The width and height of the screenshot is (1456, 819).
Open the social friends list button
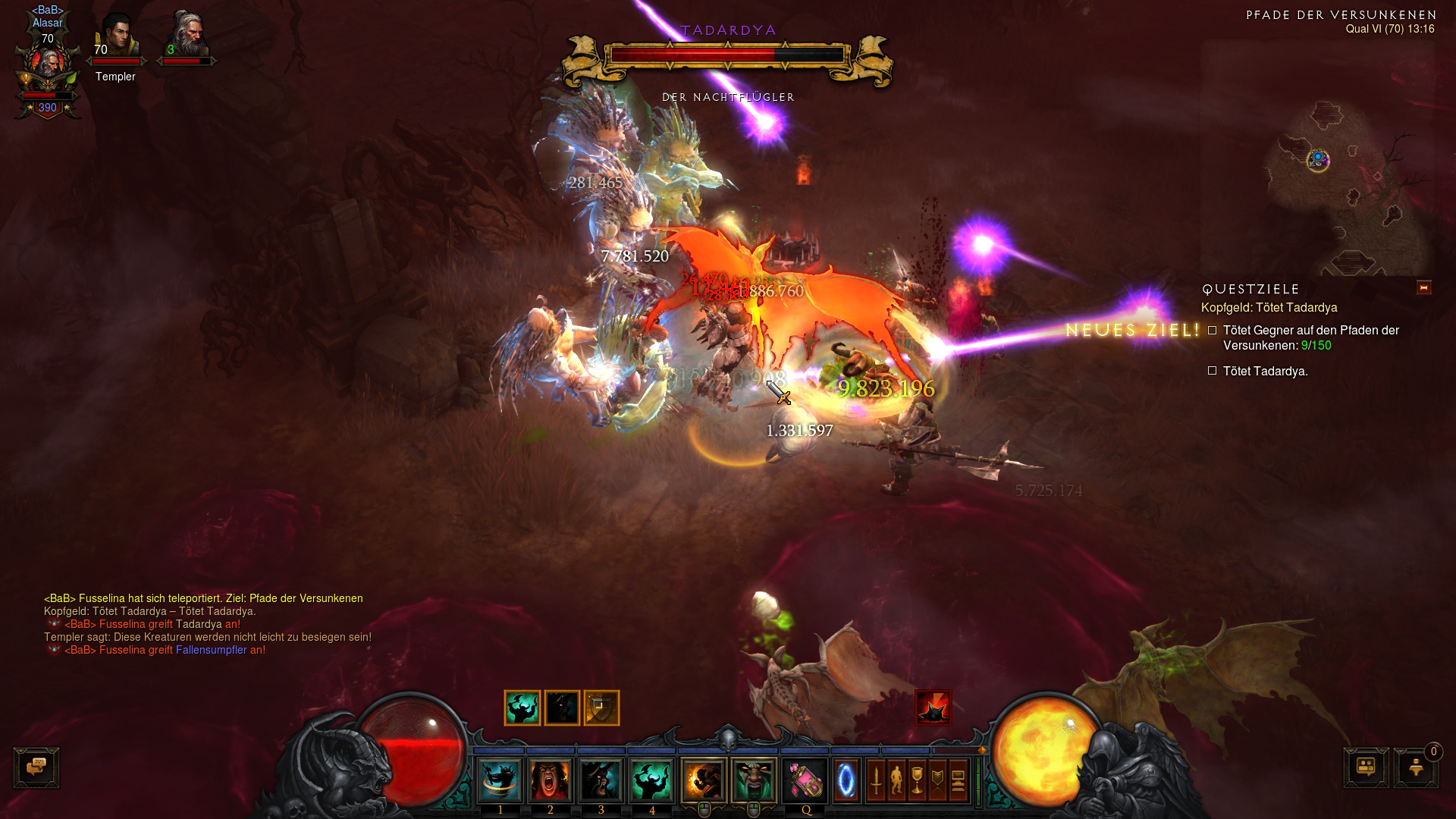[x=1367, y=767]
